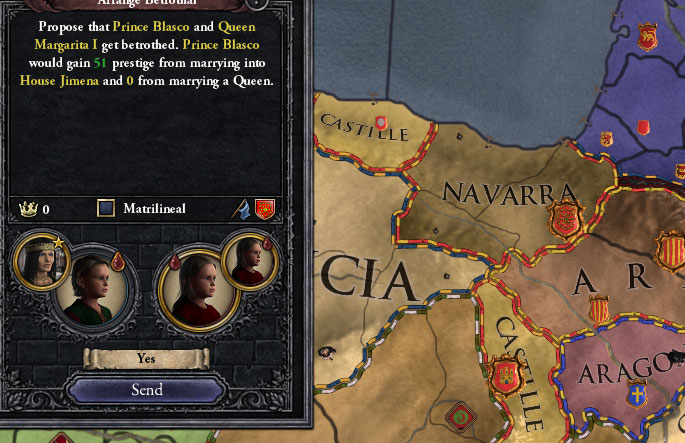Click the blue feather icon in dialog
The width and height of the screenshot is (685, 443).
(242, 209)
